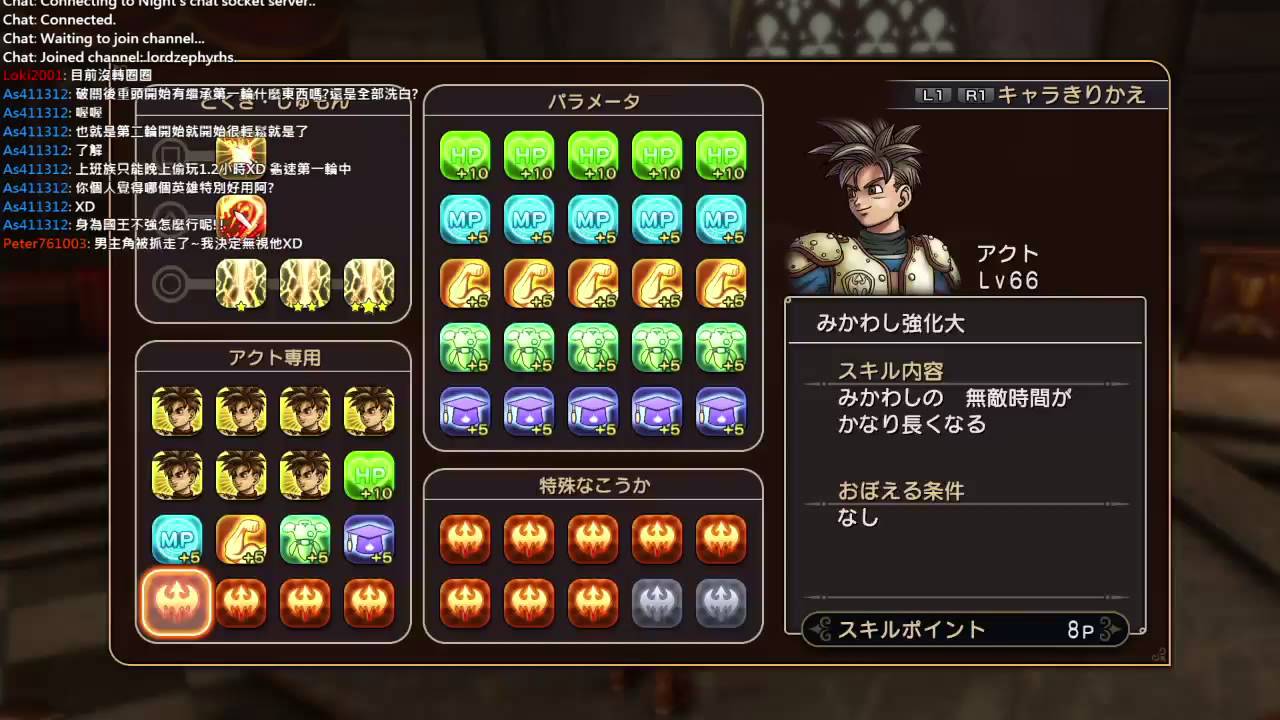
Task: Pick the three-star lightning skill
Action: click(x=369, y=284)
